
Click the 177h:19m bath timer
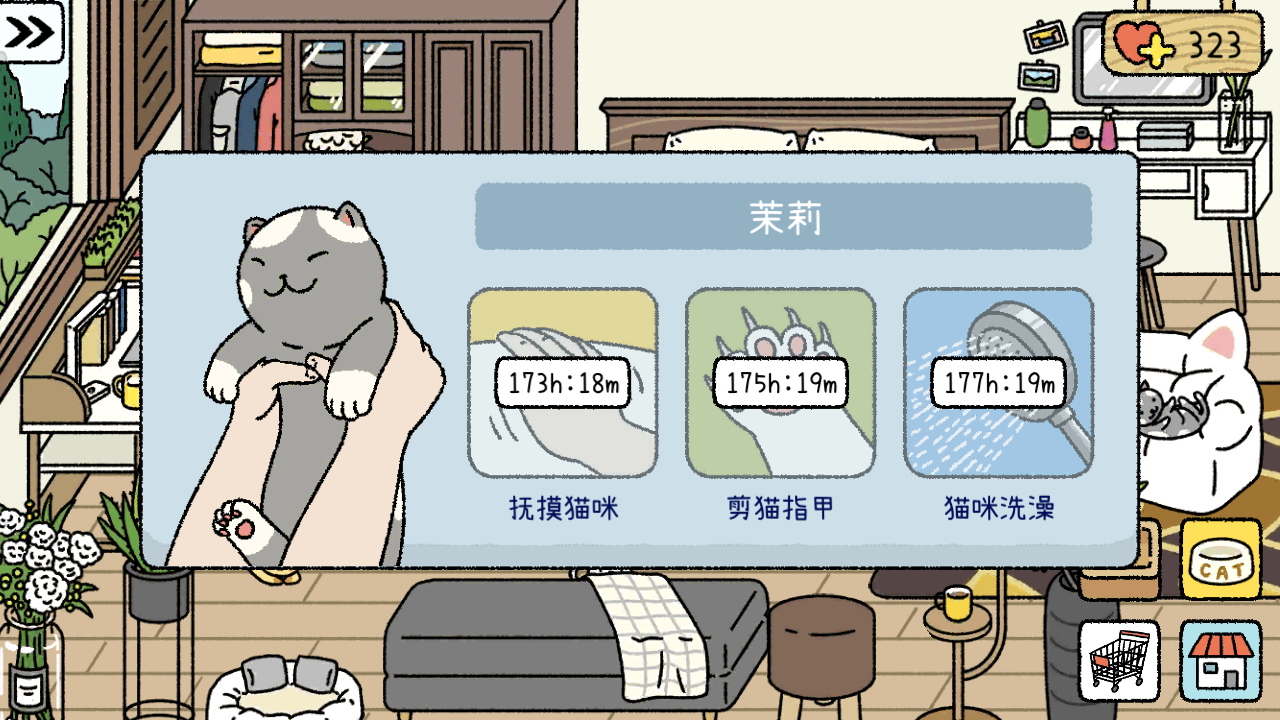[x=1000, y=381]
